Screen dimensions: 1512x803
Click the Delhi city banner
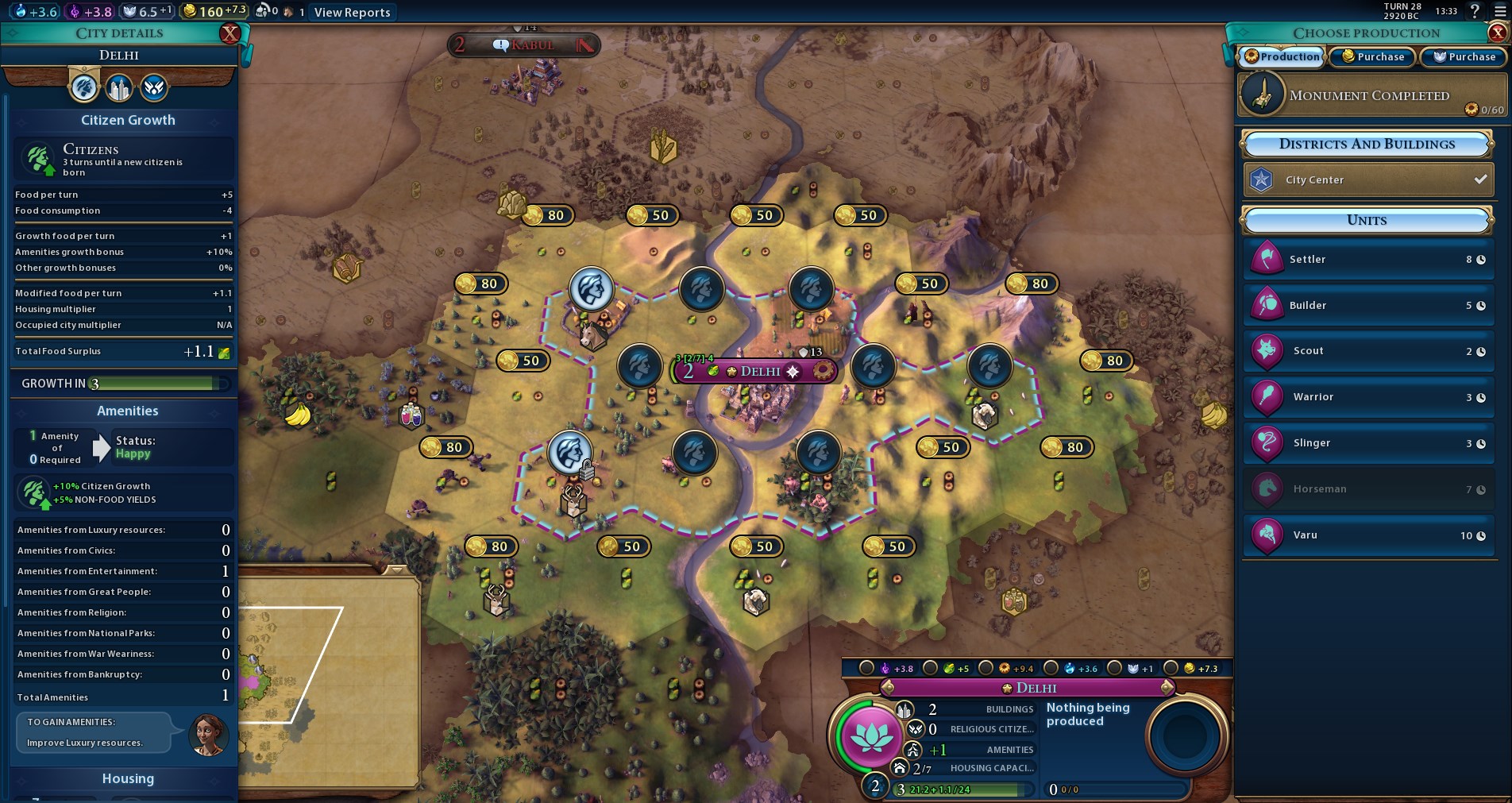[758, 371]
